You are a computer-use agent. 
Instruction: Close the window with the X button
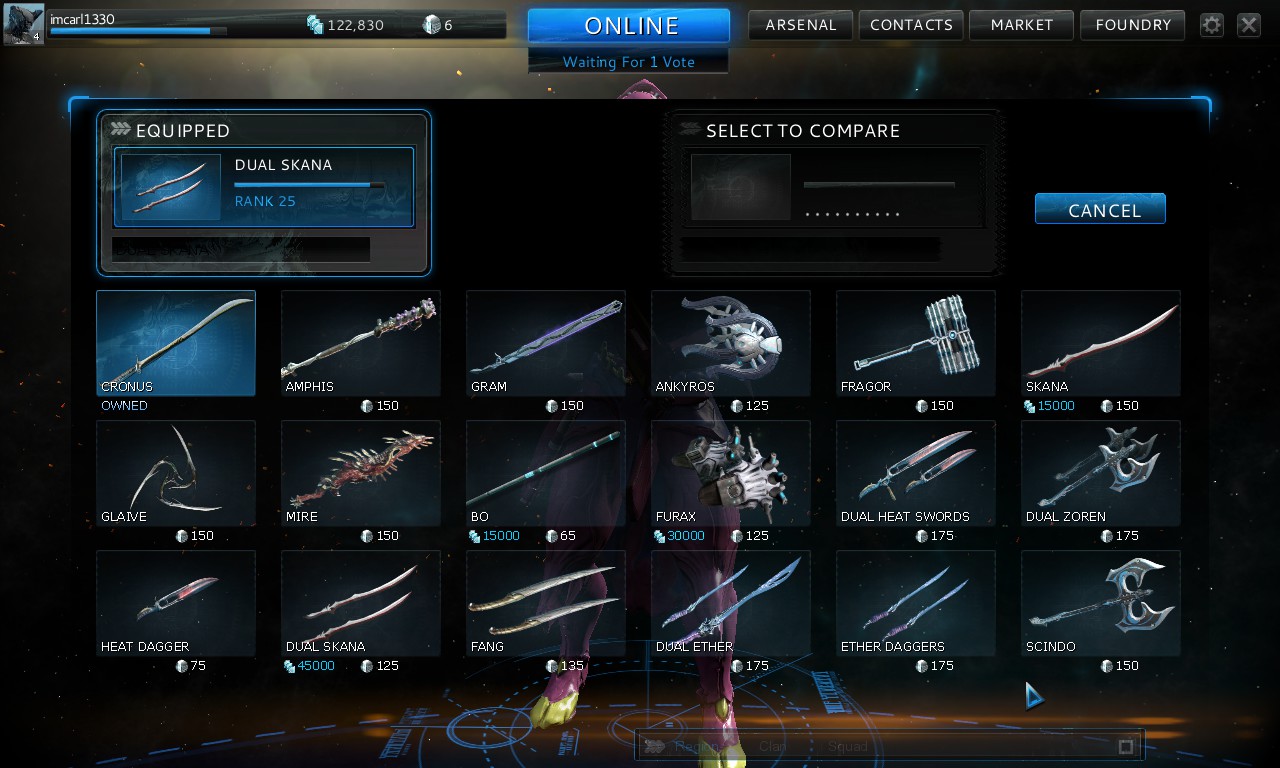pyautogui.click(x=1249, y=25)
